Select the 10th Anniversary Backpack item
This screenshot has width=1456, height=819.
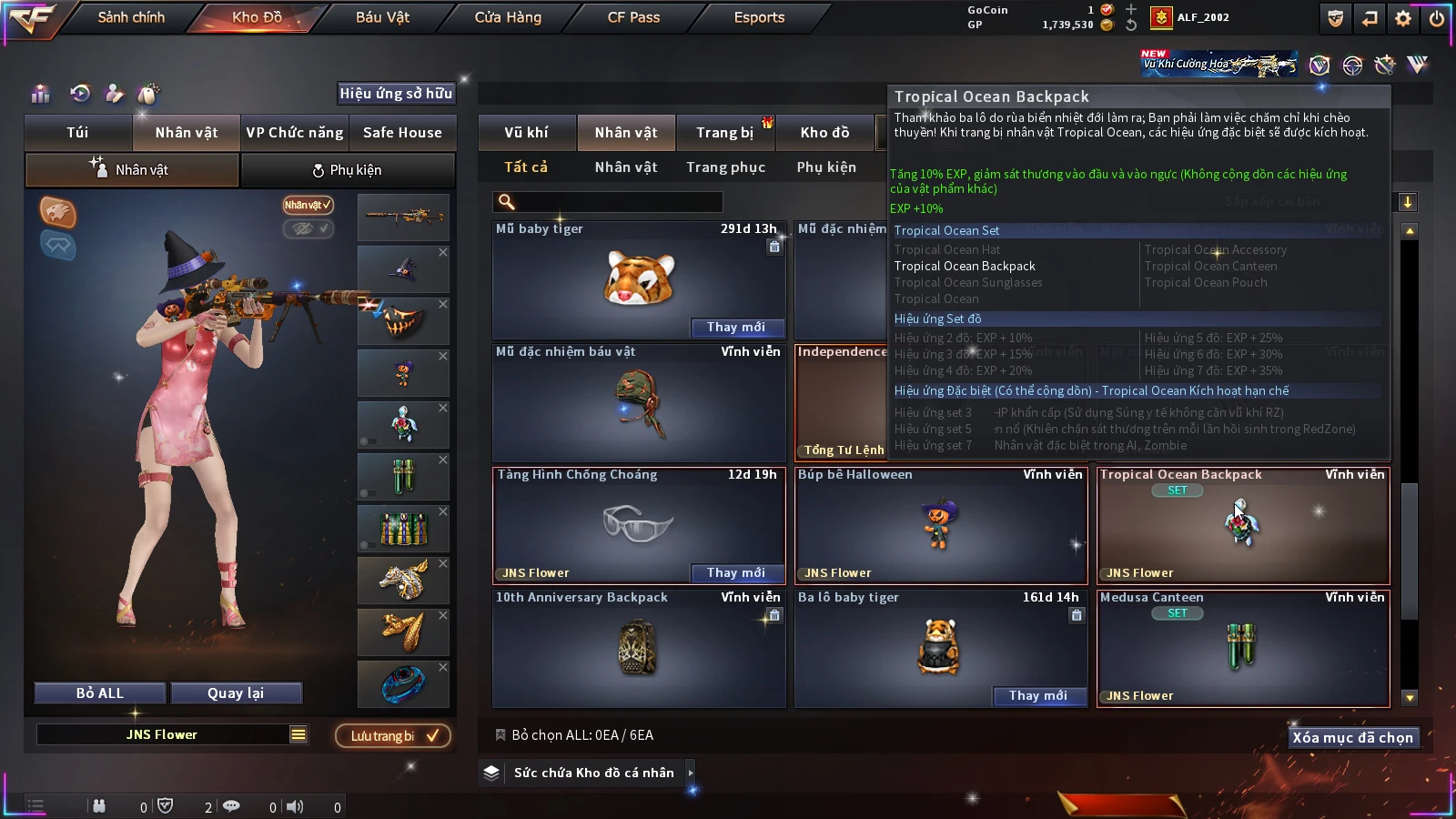[638, 648]
